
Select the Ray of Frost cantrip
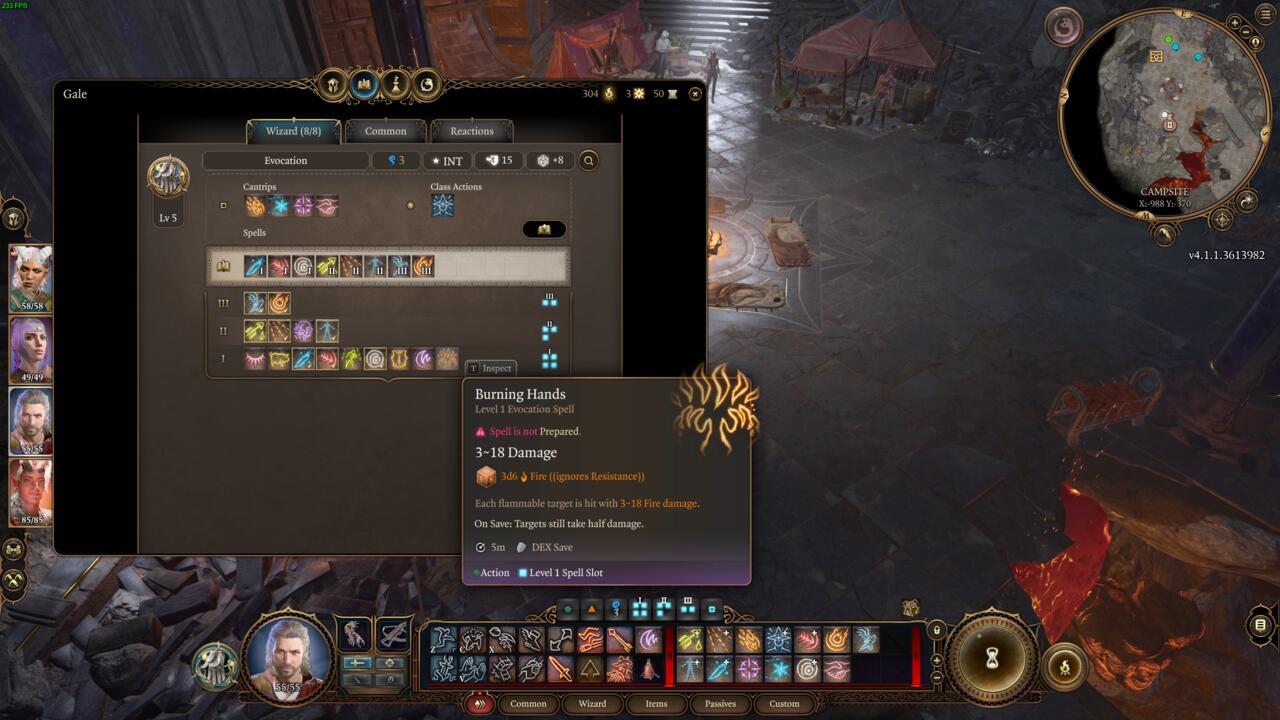278,205
